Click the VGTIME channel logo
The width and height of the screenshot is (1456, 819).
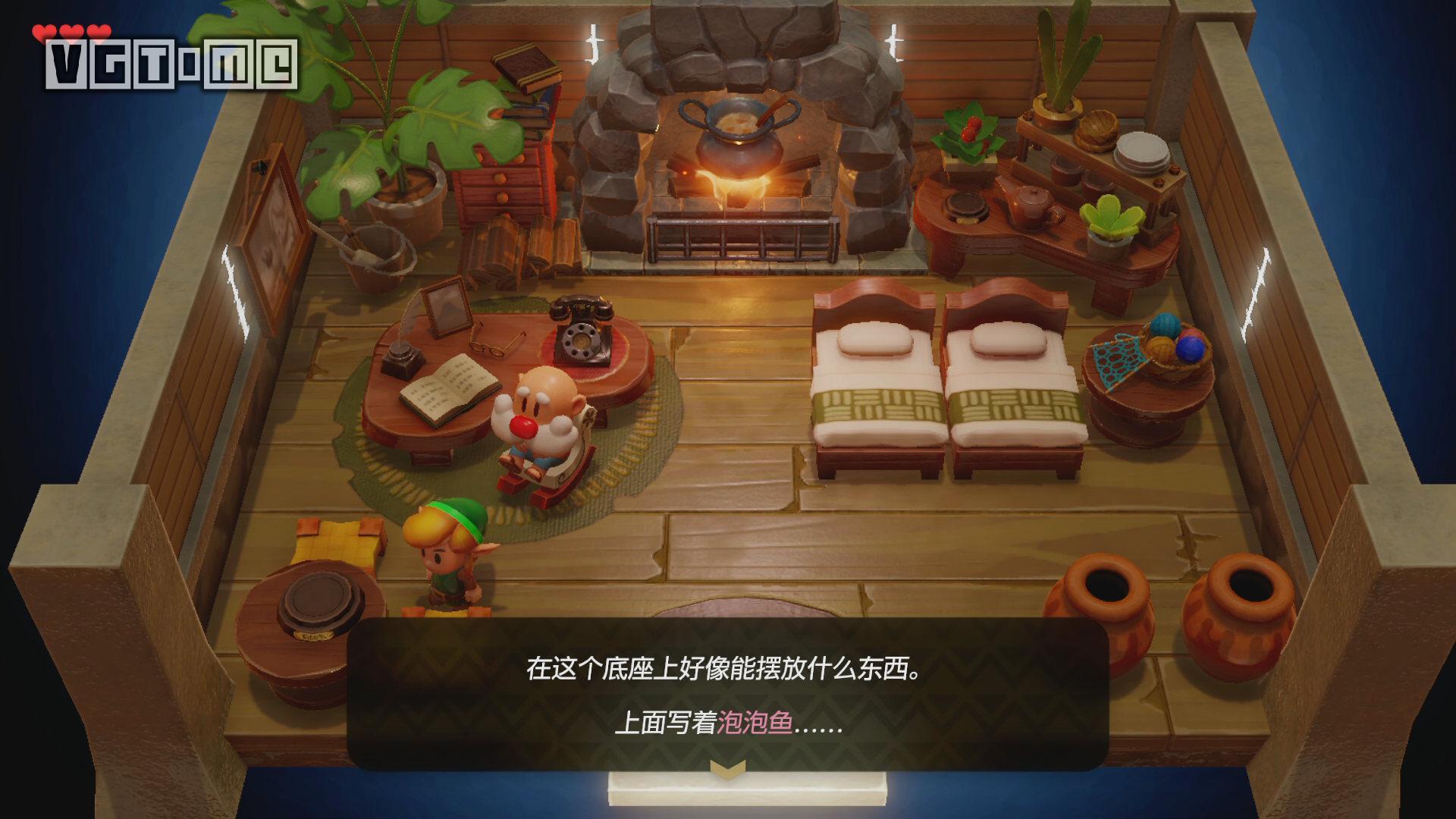171,64
